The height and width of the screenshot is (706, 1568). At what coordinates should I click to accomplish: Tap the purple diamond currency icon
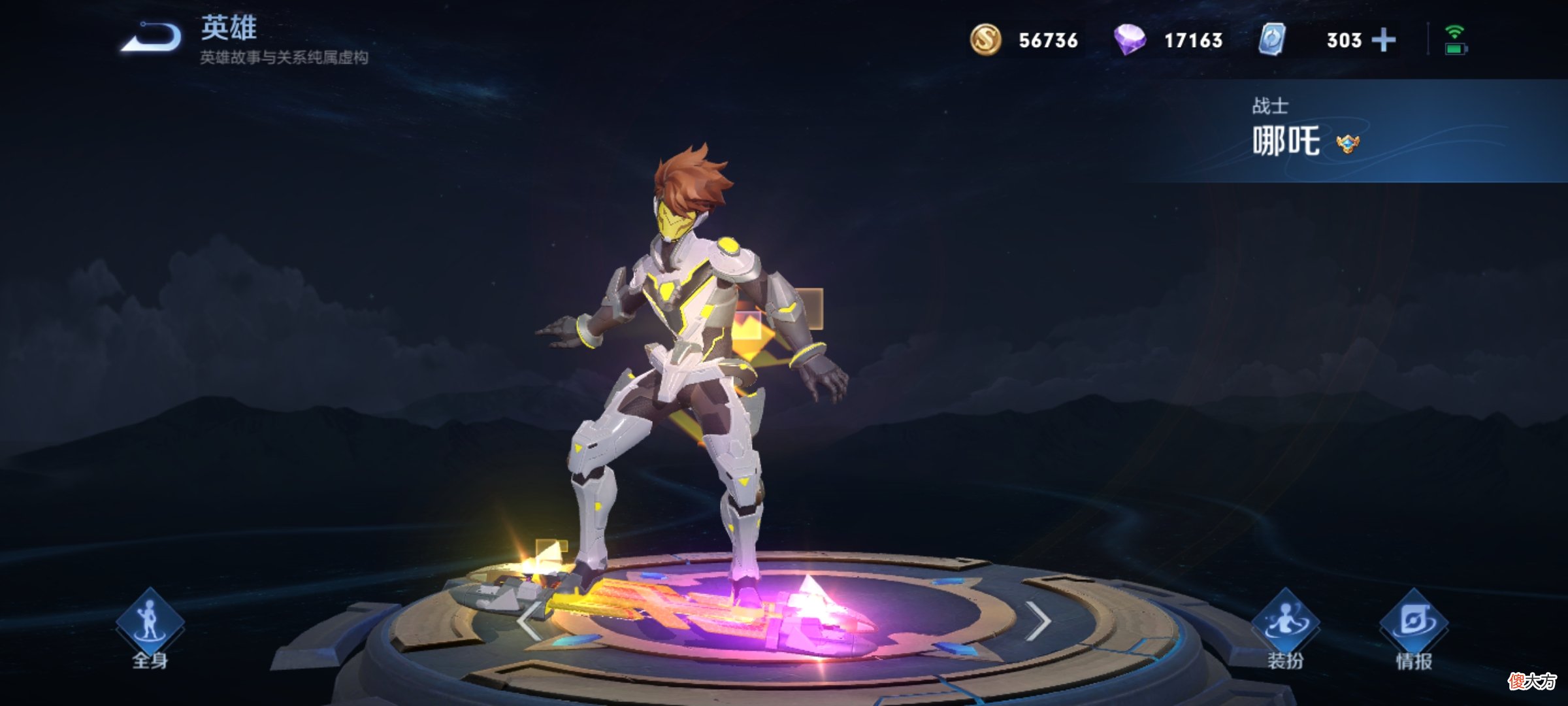click(x=1130, y=40)
